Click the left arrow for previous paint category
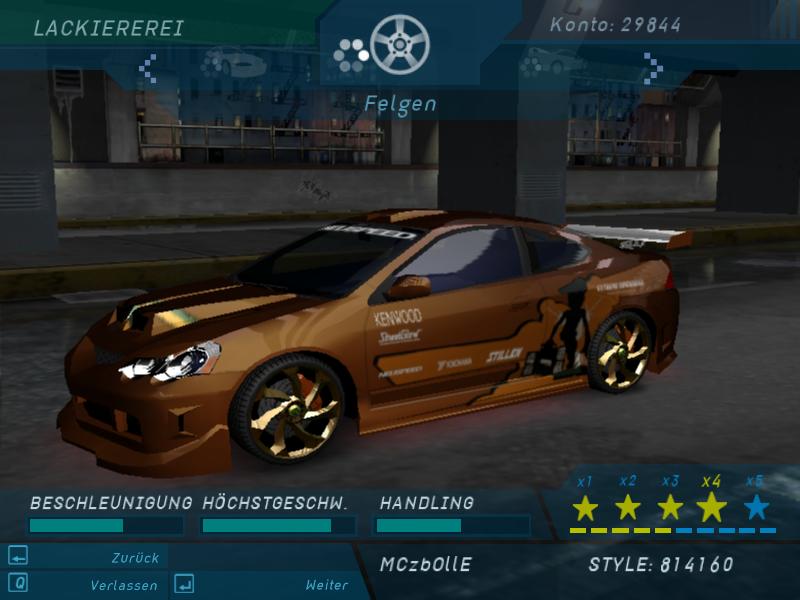Image resolution: width=800 pixels, height=600 pixels. point(148,68)
